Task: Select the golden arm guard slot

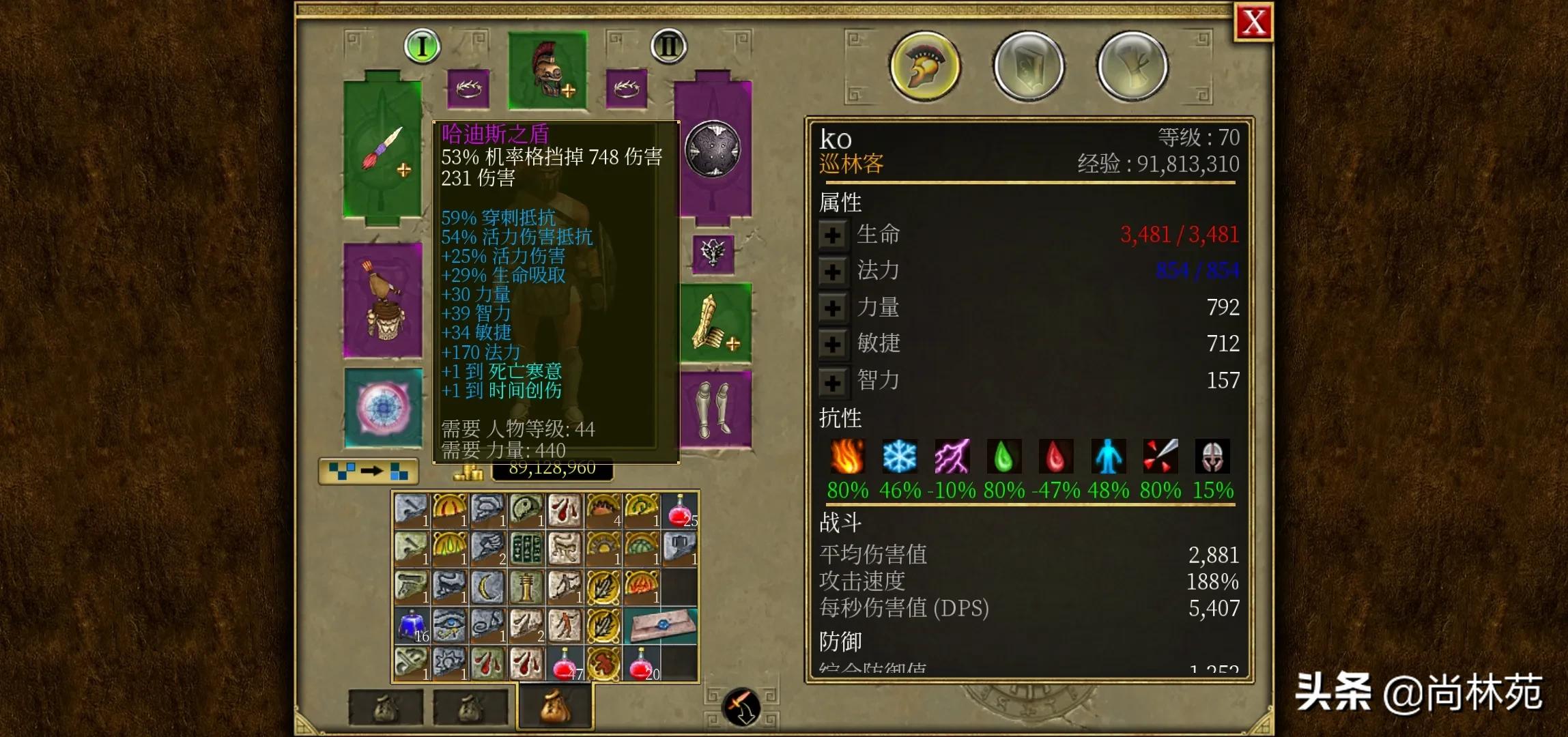Action: (715, 322)
